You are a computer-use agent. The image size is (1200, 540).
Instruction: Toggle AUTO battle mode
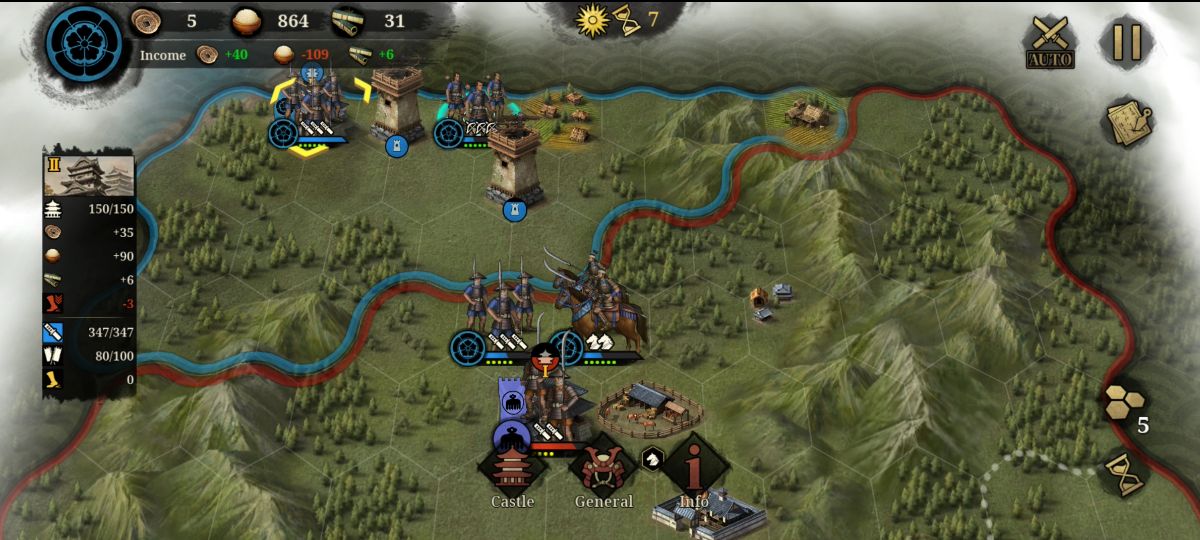pyautogui.click(x=1050, y=43)
